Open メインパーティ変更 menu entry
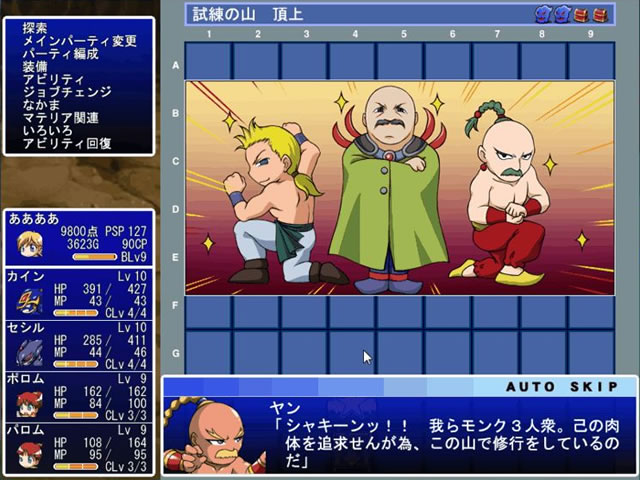 [79, 41]
